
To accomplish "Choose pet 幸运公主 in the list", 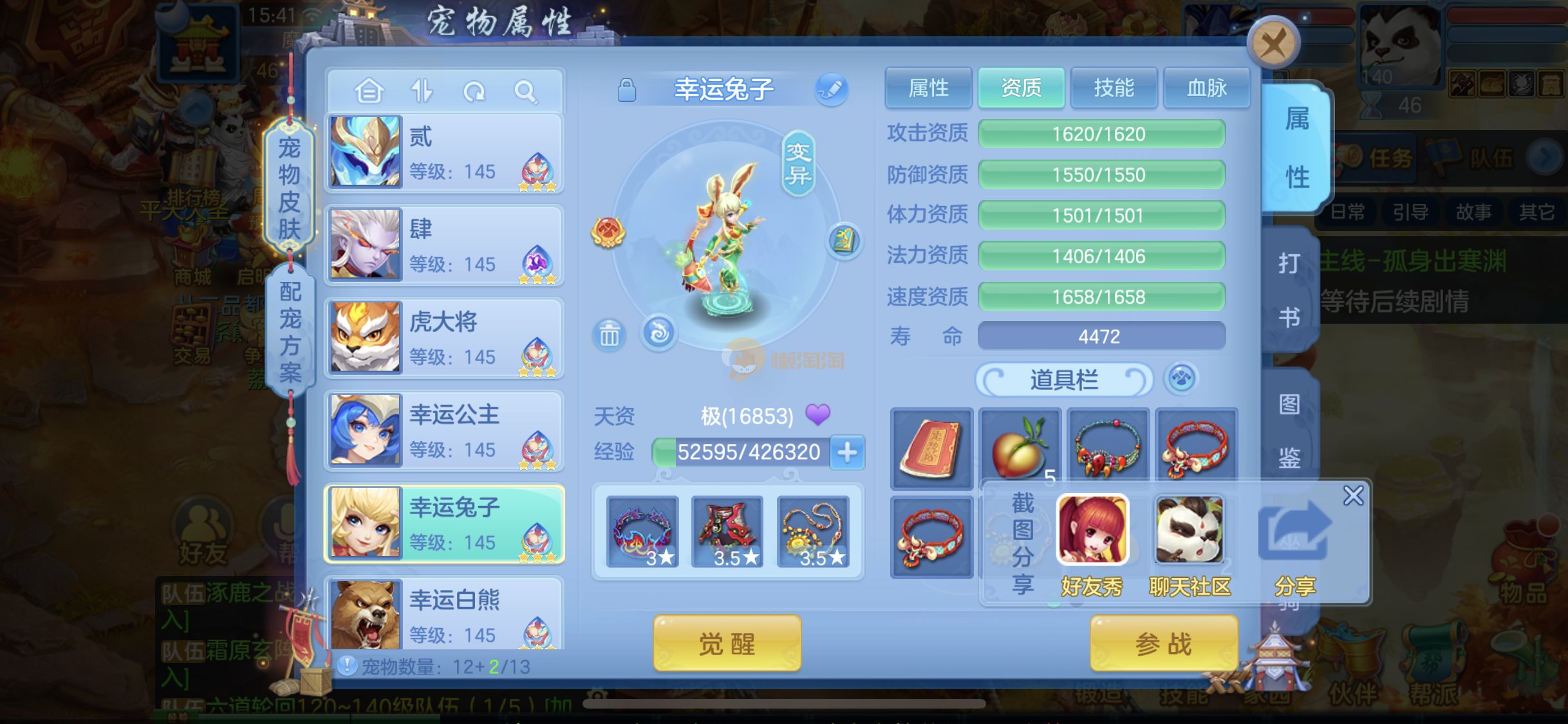I will 444,431.
